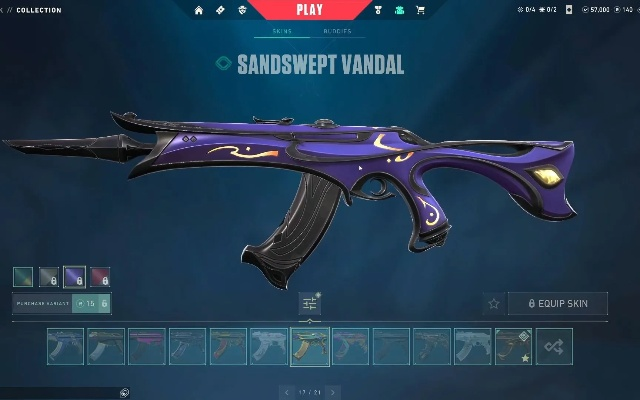The height and width of the screenshot is (400, 640).
Task: Click the red PLAY button
Action: tap(309, 10)
